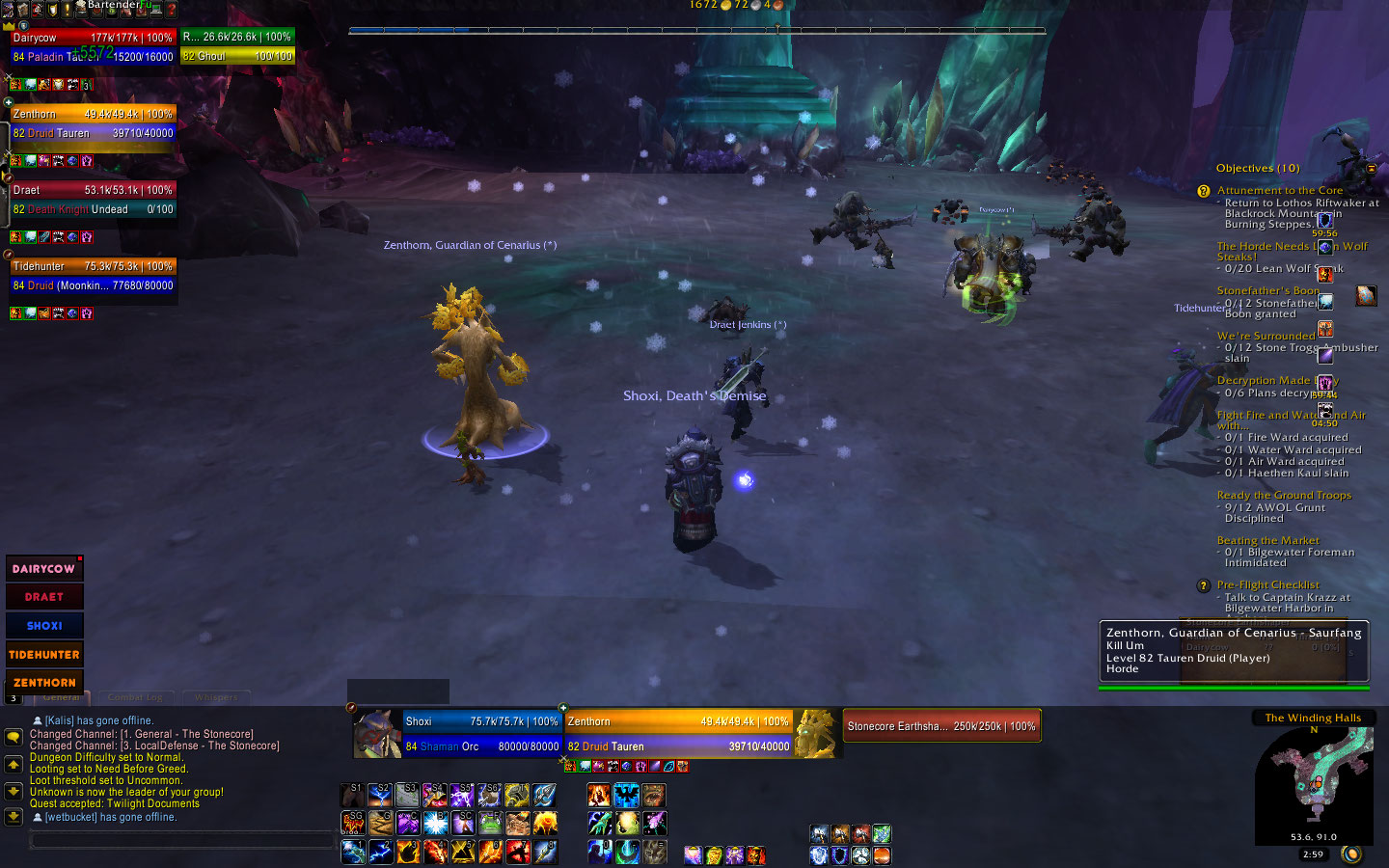Open the chat menu speech bubble button
1389x868 pixels.
(14, 737)
